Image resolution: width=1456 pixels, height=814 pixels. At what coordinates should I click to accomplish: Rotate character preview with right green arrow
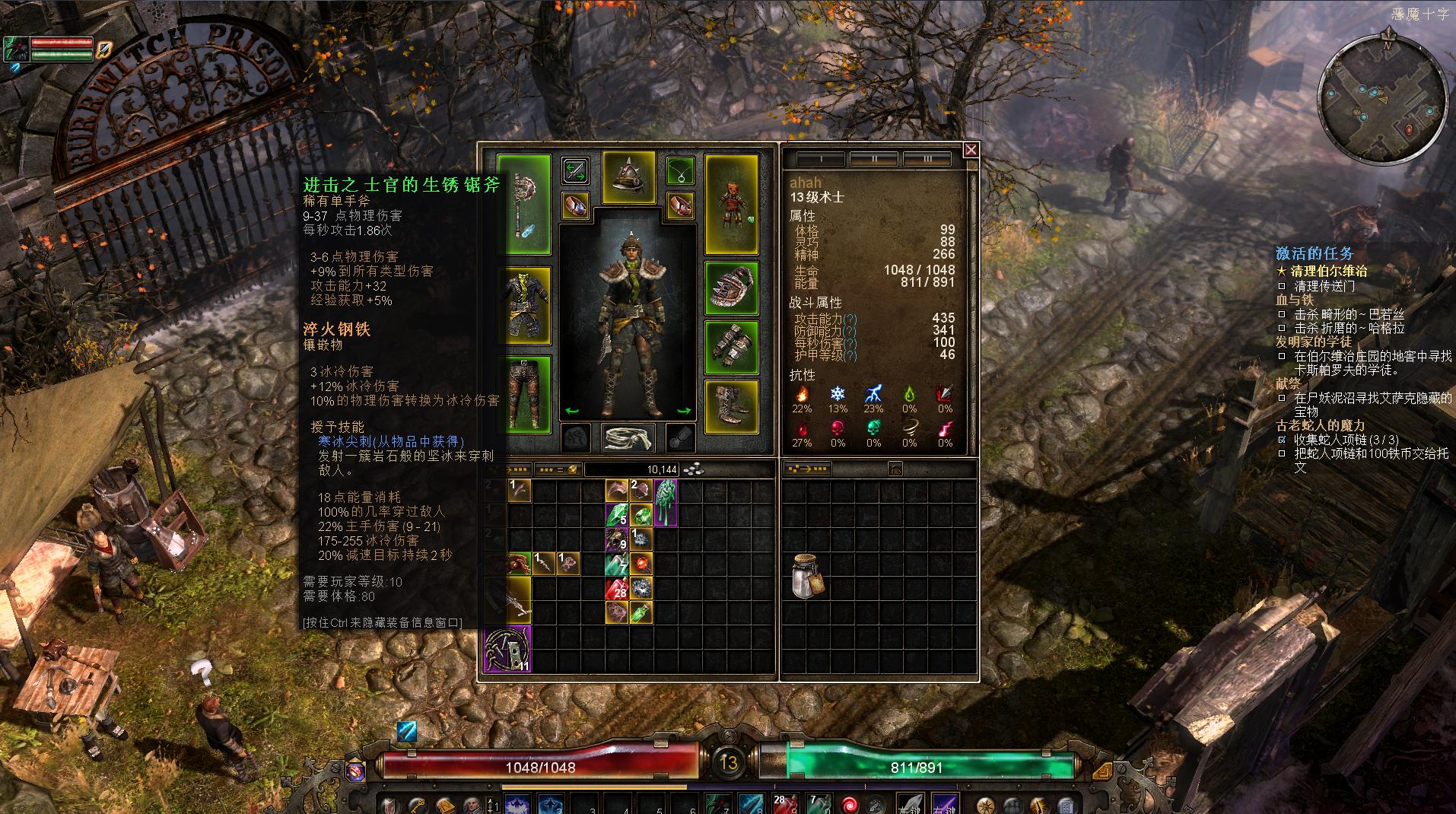683,411
